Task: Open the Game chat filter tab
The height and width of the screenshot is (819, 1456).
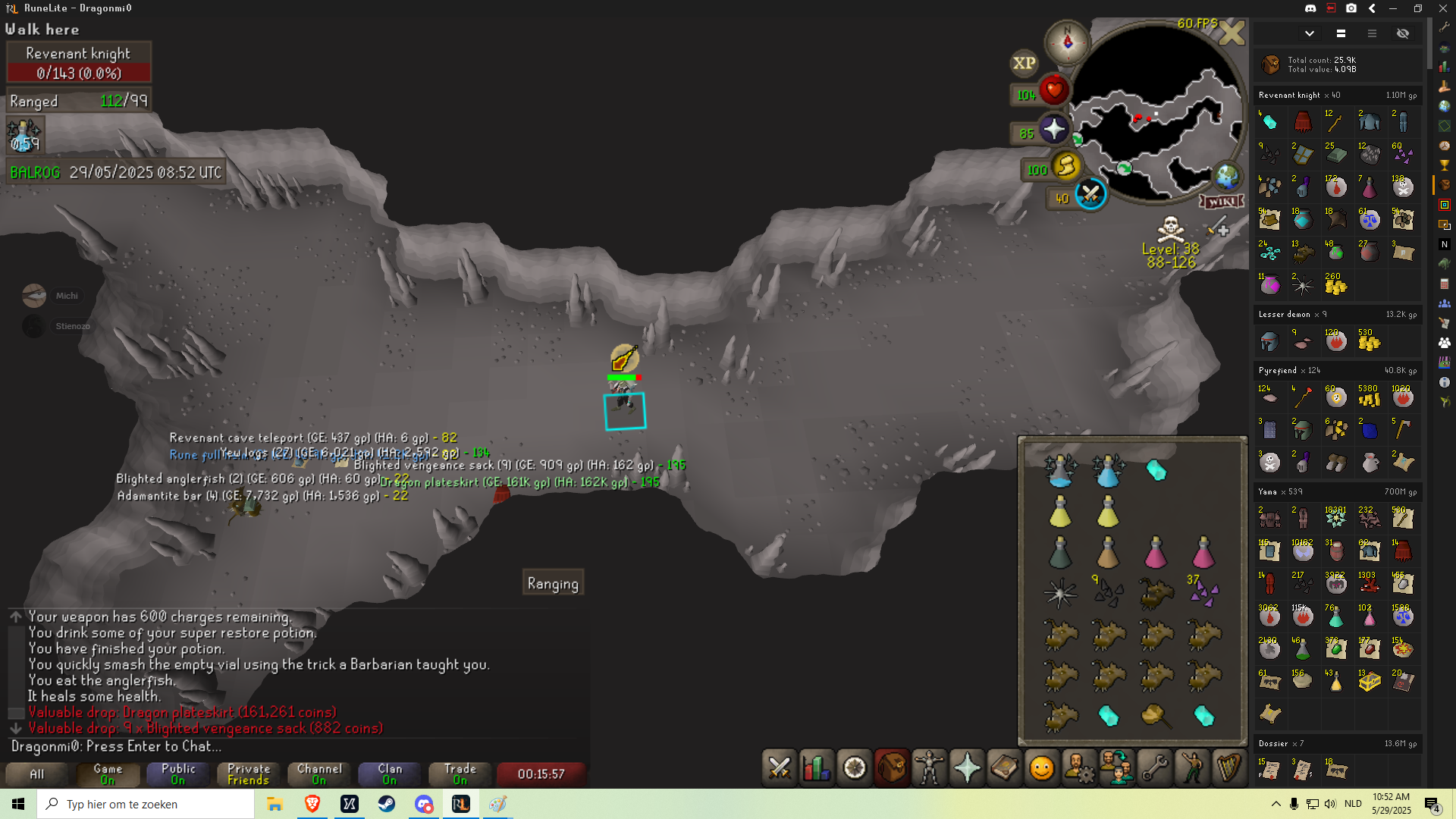Action: coord(108,774)
